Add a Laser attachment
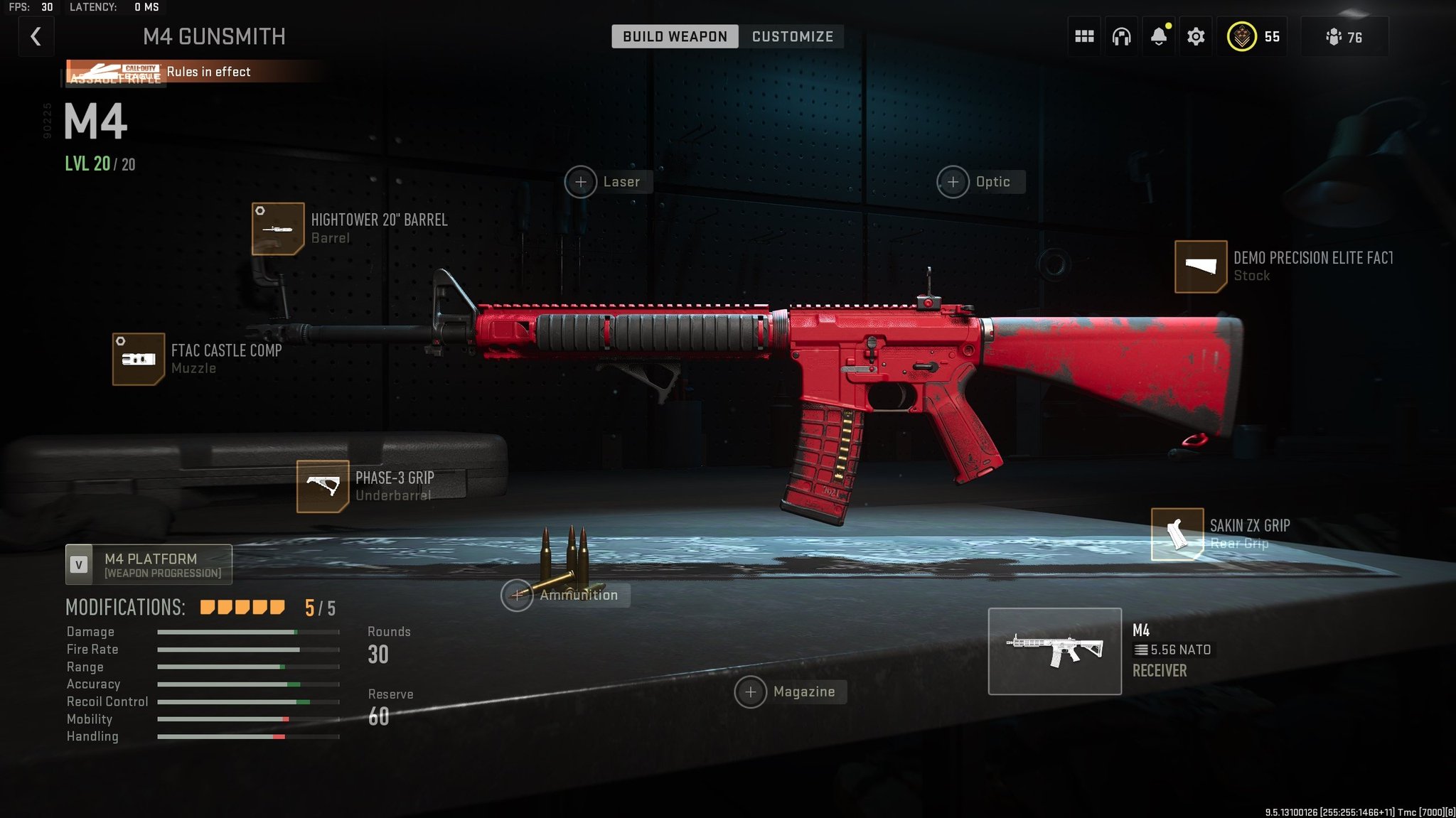The image size is (1456, 818). click(582, 182)
